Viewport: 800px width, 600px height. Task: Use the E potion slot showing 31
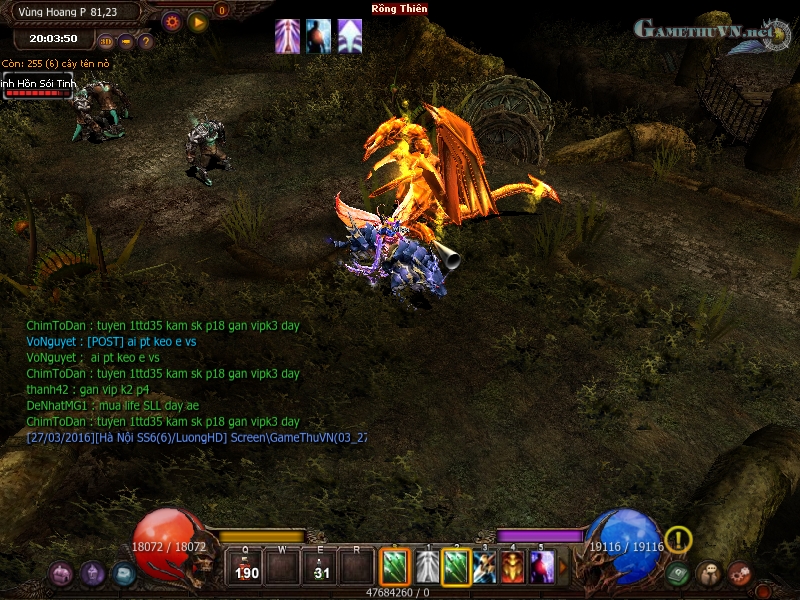(x=321, y=568)
